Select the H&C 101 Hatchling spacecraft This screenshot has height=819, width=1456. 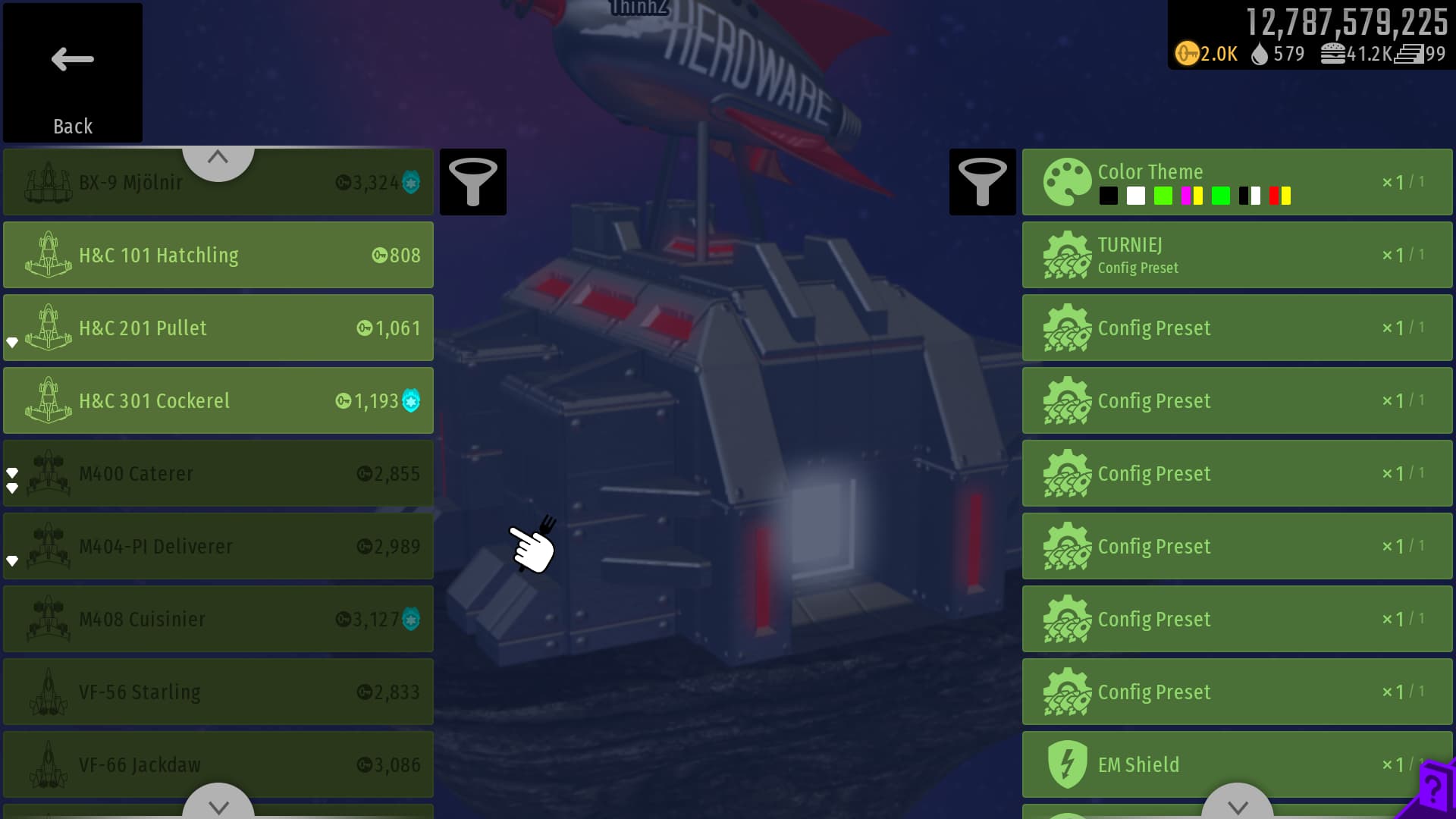coord(218,255)
